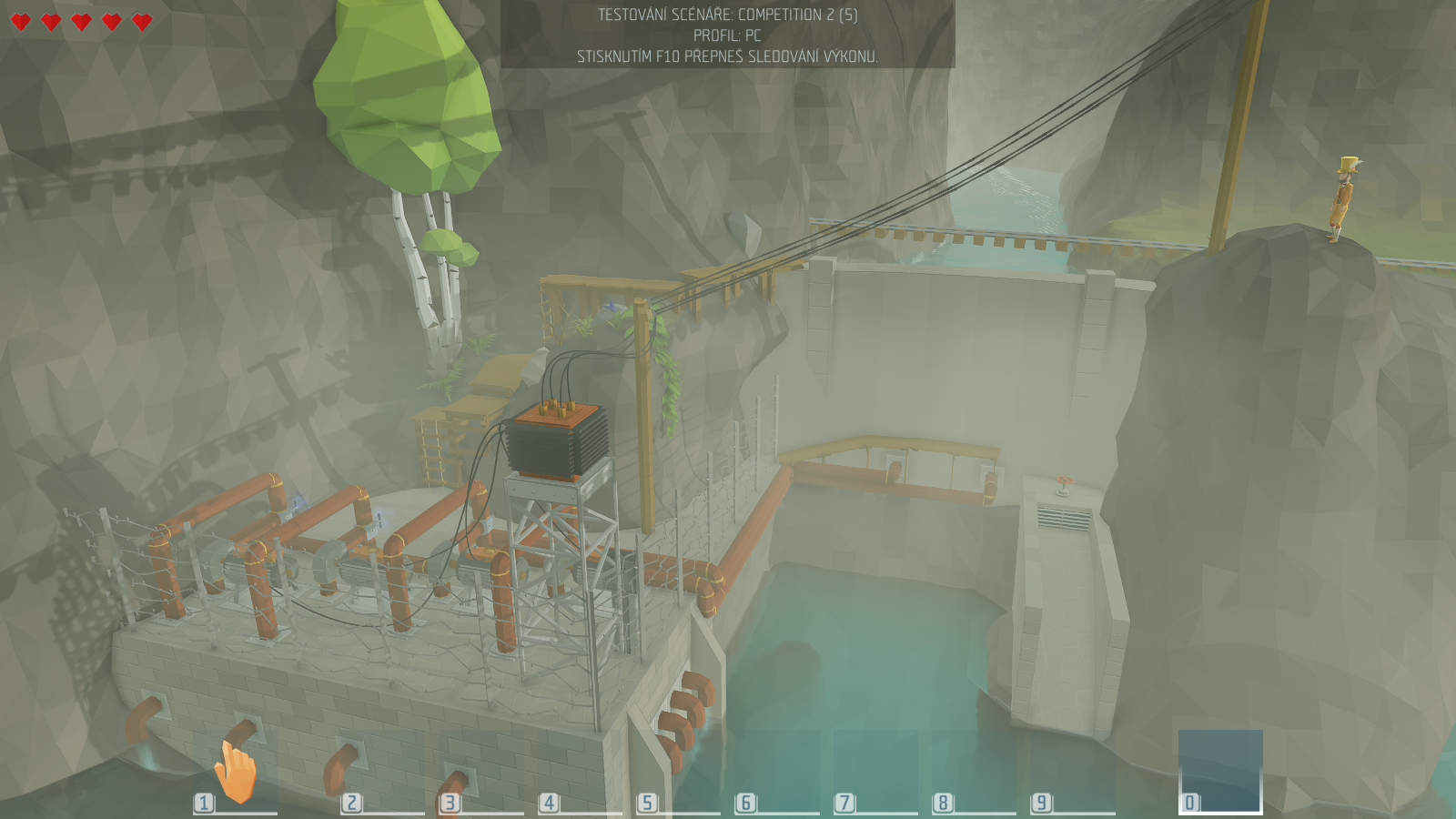The height and width of the screenshot is (819, 1456).
Task: Switch to hotbar slot number 9
Action: pos(1072,773)
